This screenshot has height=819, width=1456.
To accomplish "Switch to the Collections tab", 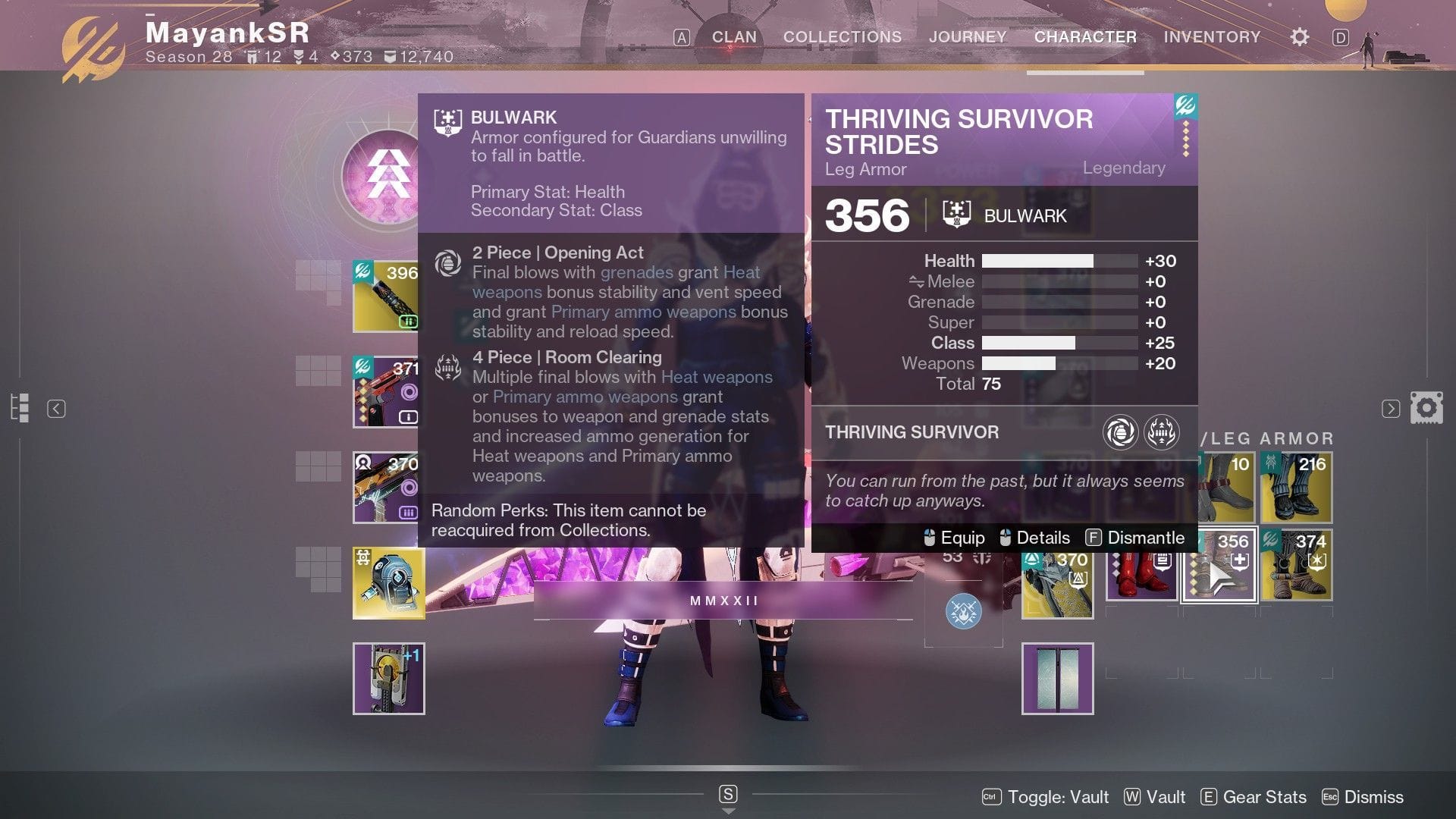I will (842, 36).
